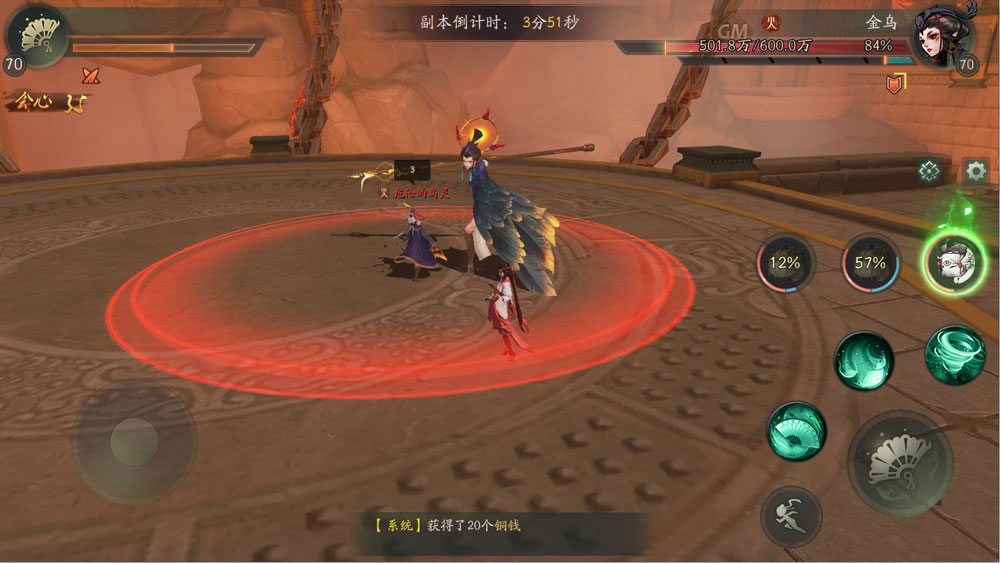Use the green swirling wave skill
This screenshot has width=1000, height=563.
[x=864, y=361]
